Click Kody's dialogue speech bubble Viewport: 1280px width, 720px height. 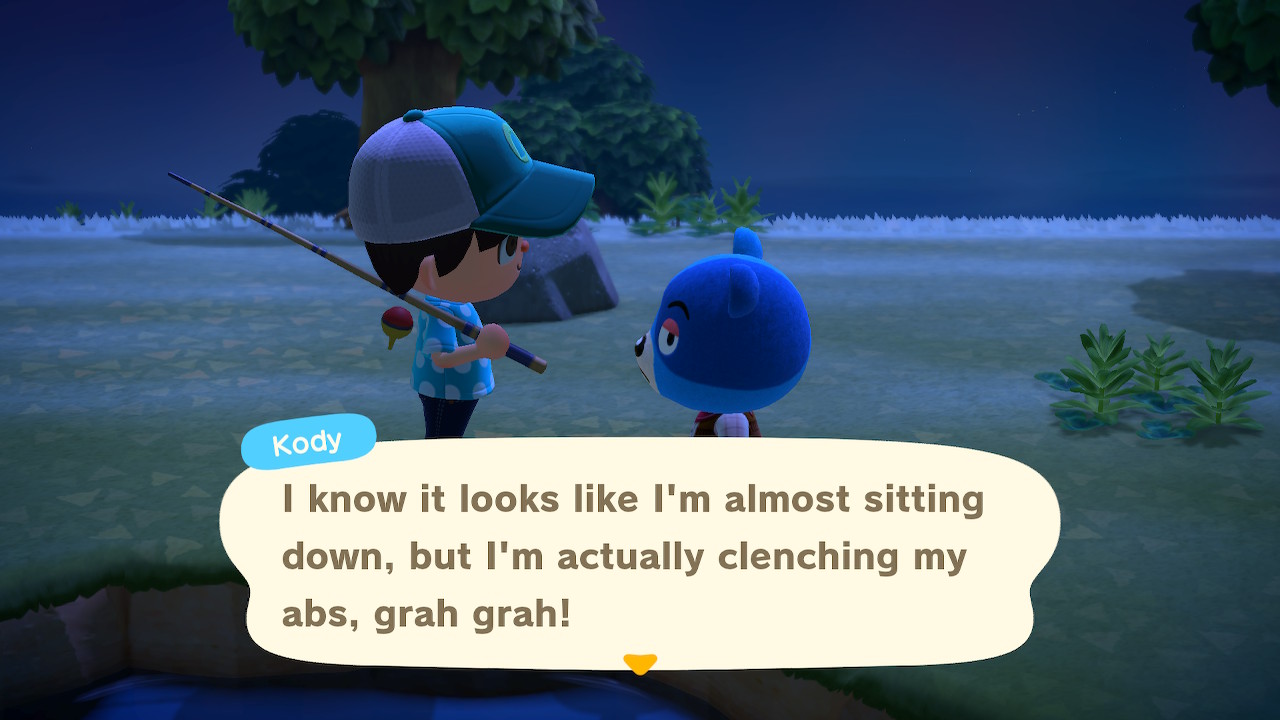[x=640, y=555]
